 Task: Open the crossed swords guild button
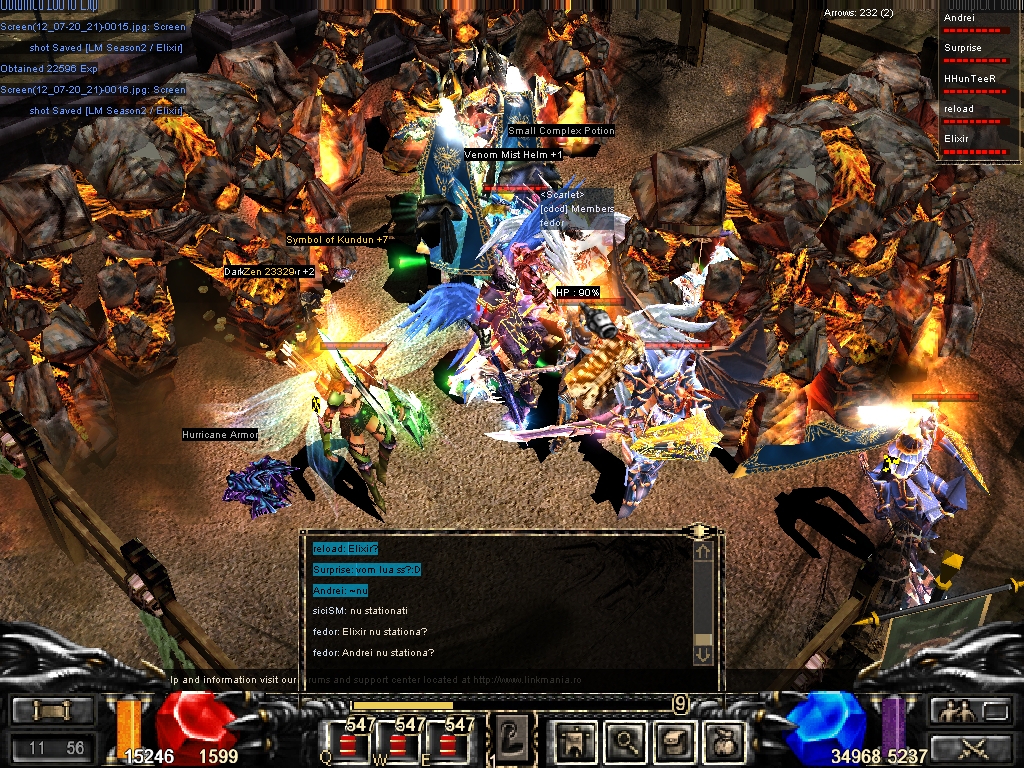click(x=968, y=747)
